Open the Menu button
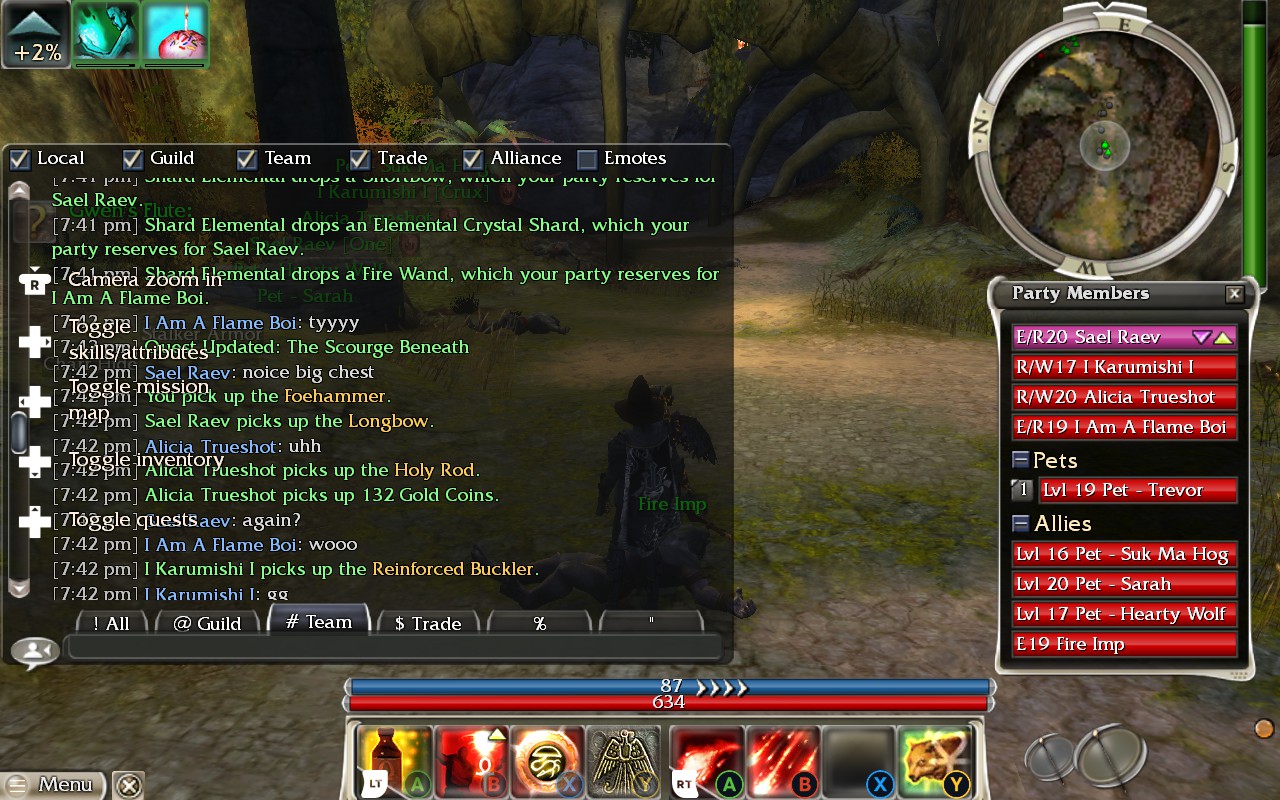 (55, 784)
